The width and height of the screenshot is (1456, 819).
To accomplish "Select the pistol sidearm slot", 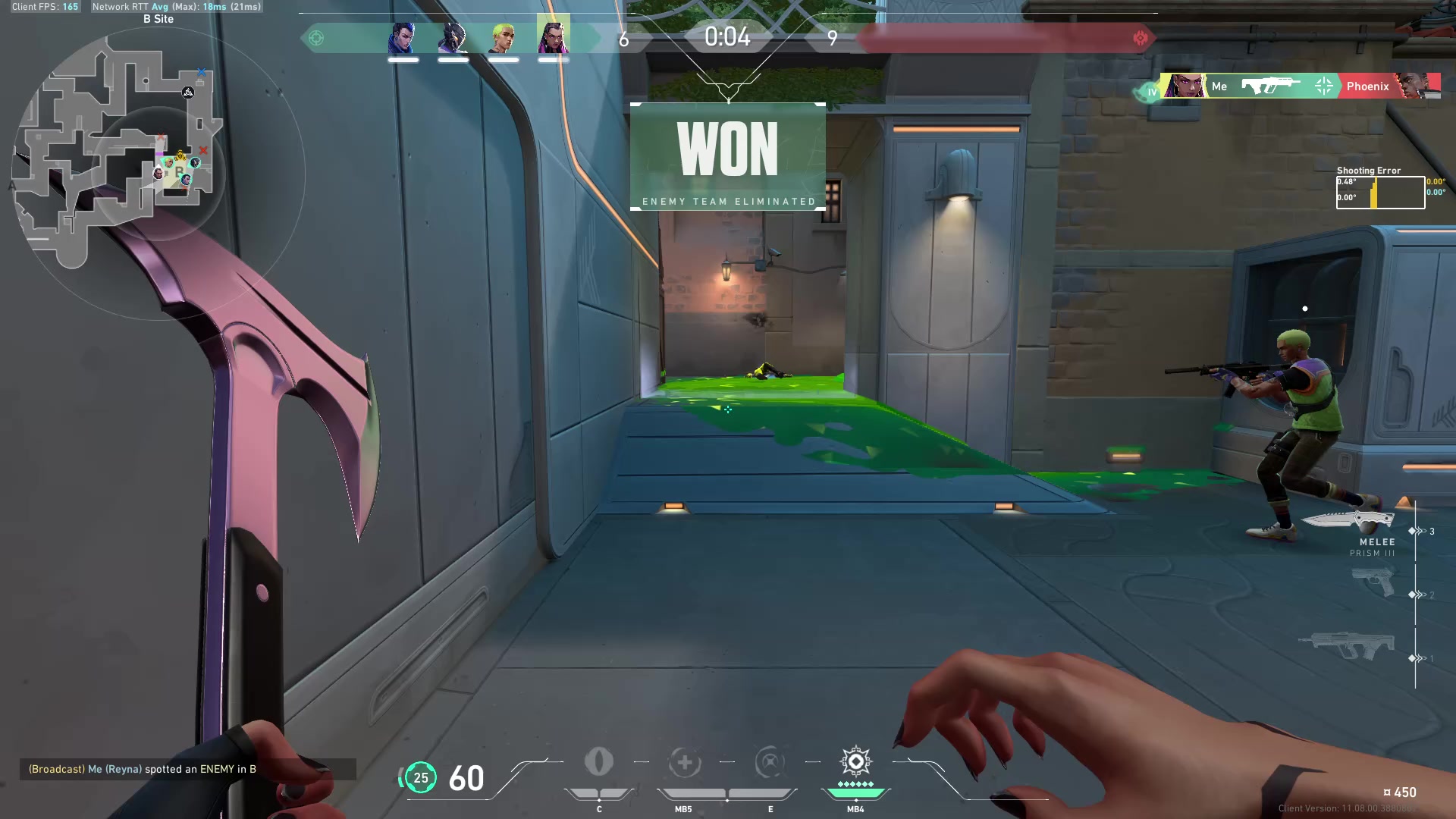I will (x=1373, y=582).
